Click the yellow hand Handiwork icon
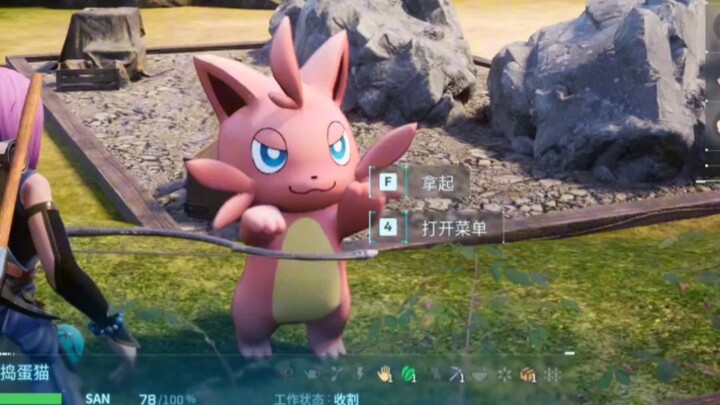Screen dimensions: 720x405 point(383,374)
